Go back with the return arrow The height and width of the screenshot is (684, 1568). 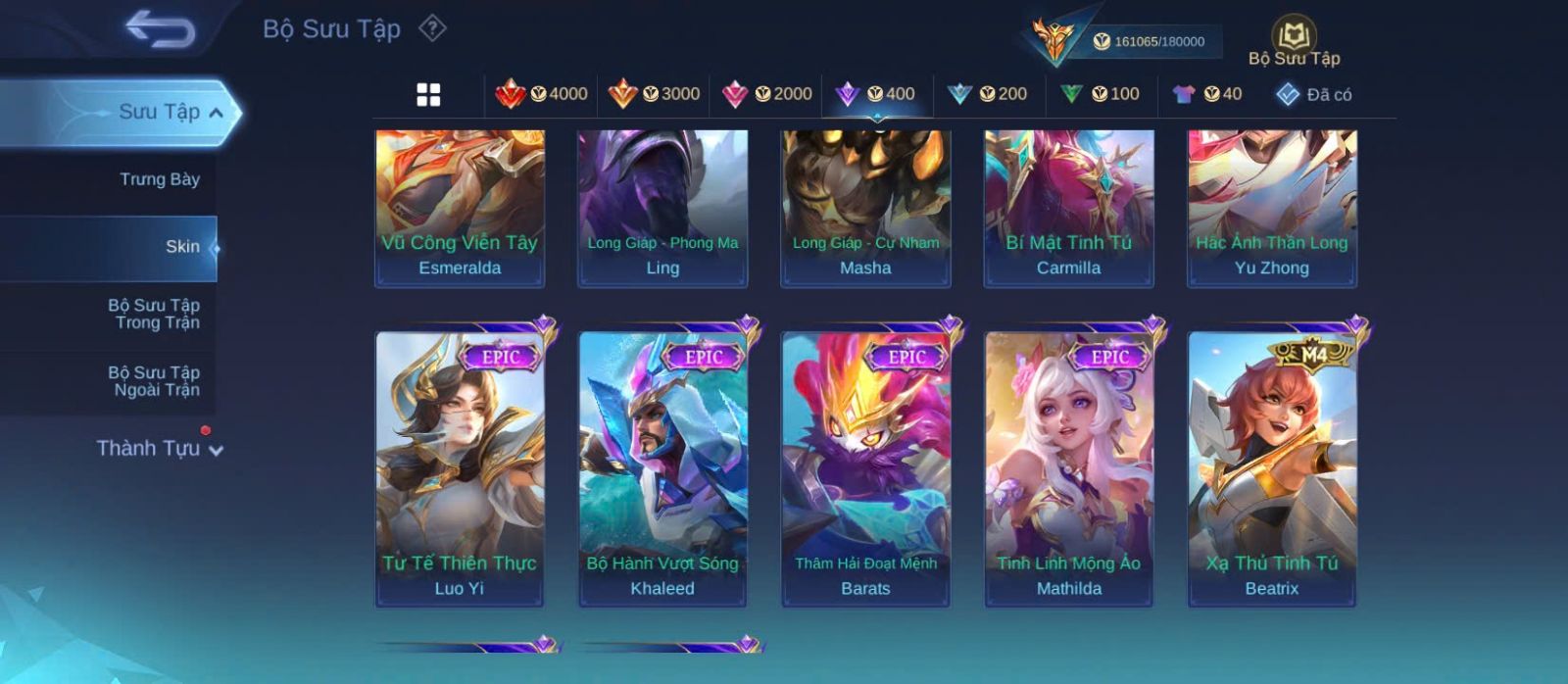(x=160, y=29)
